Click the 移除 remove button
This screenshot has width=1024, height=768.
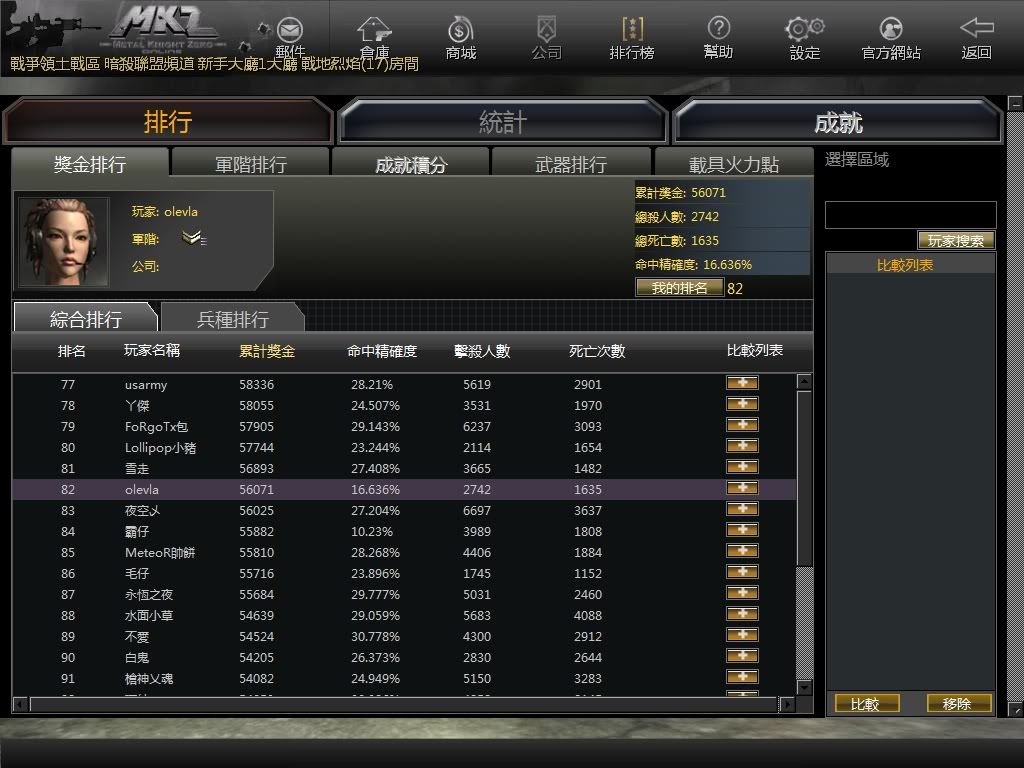coord(958,704)
